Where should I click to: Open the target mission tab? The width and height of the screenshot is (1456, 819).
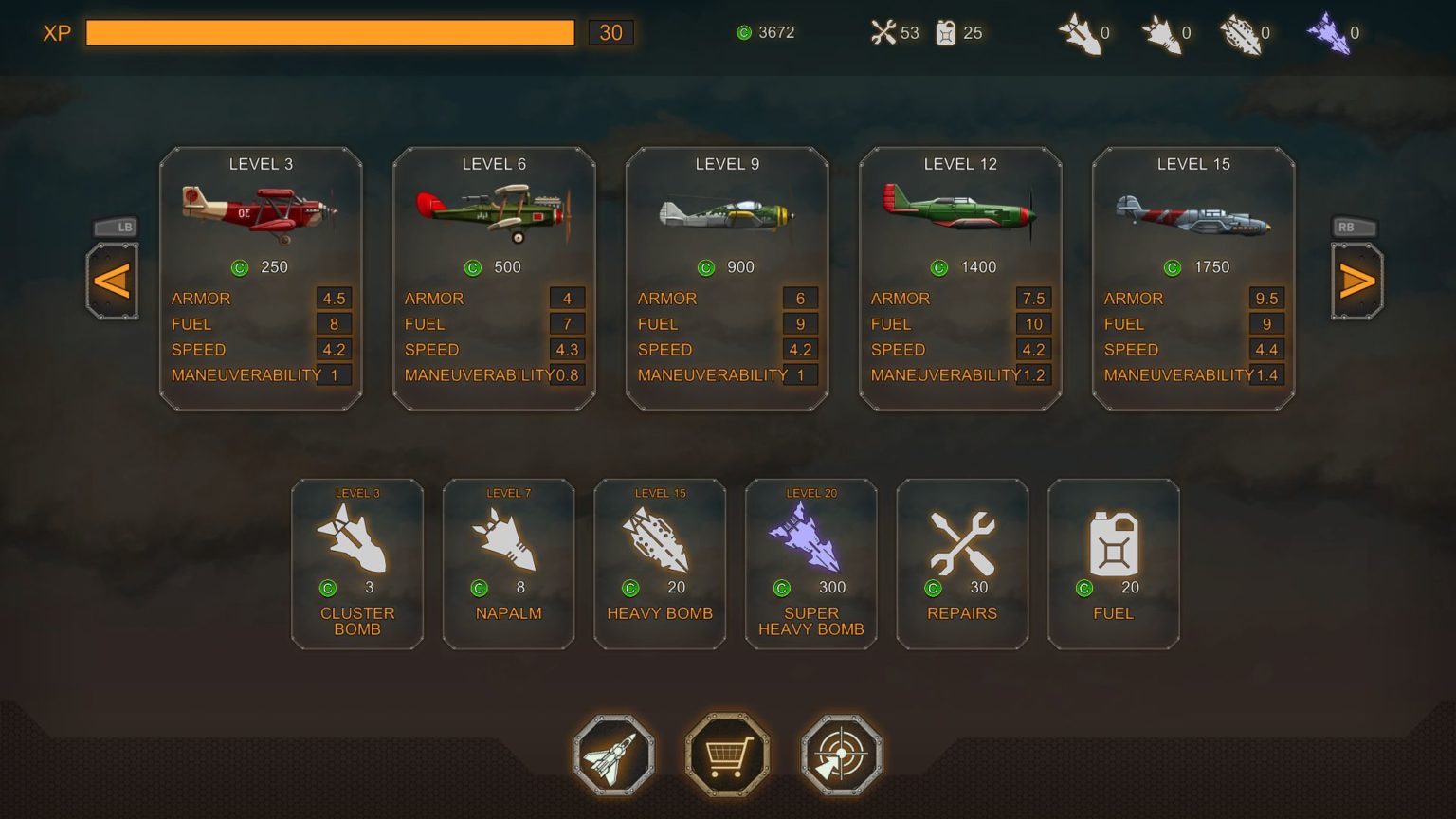pyautogui.click(x=842, y=755)
